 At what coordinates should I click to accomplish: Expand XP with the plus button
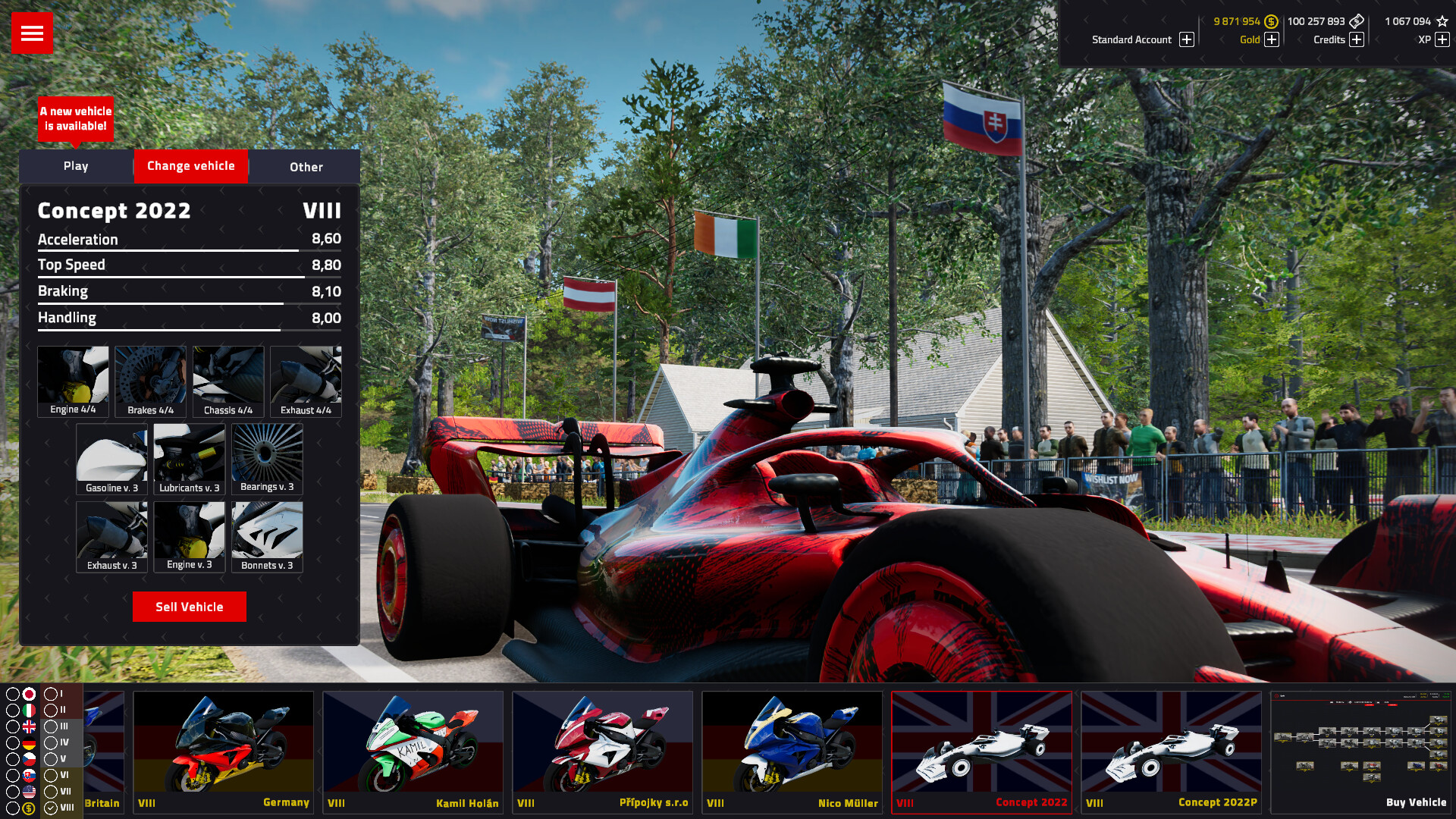pyautogui.click(x=1442, y=40)
